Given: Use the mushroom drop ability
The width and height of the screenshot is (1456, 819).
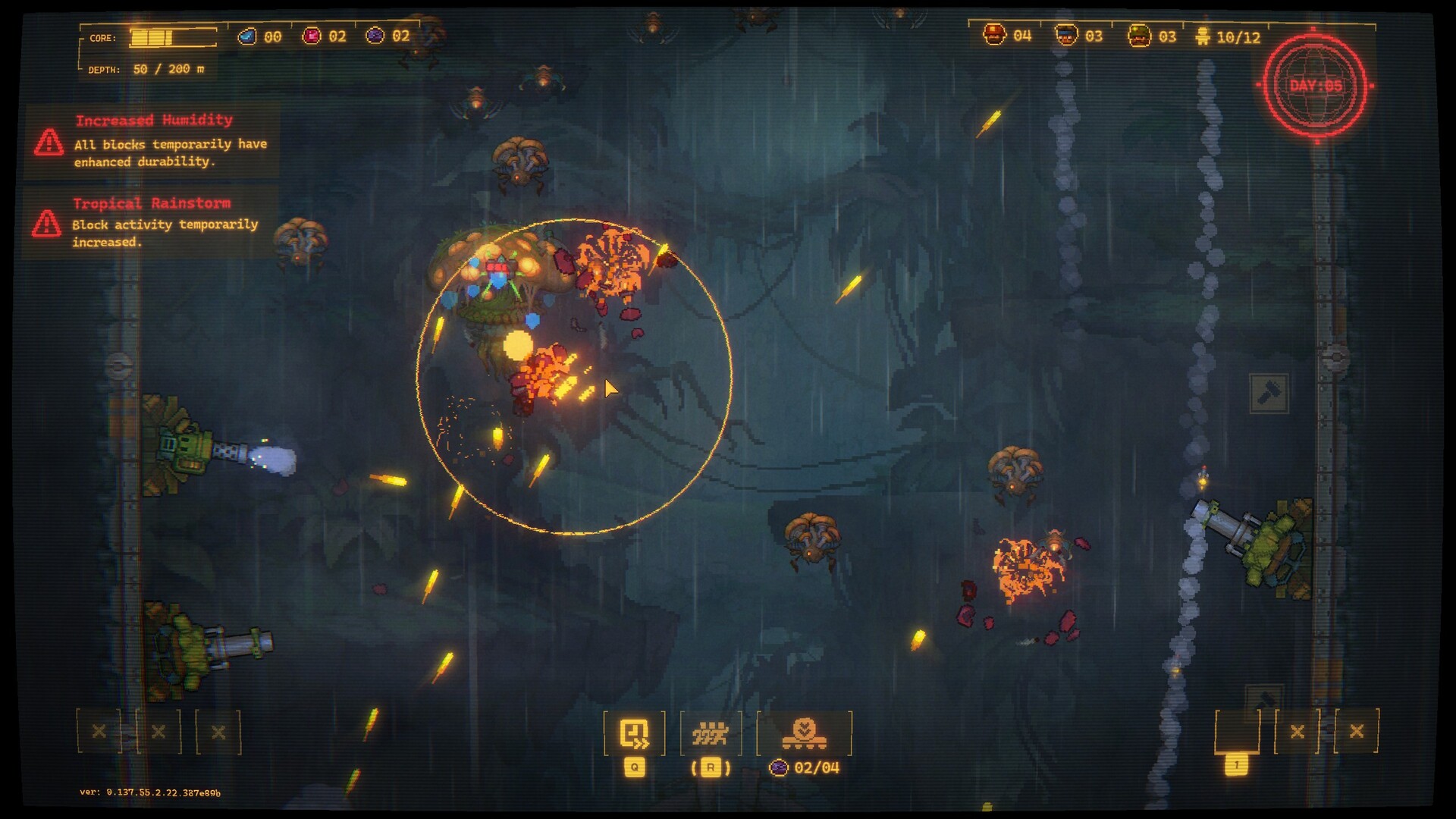Looking at the screenshot, I should click(804, 733).
